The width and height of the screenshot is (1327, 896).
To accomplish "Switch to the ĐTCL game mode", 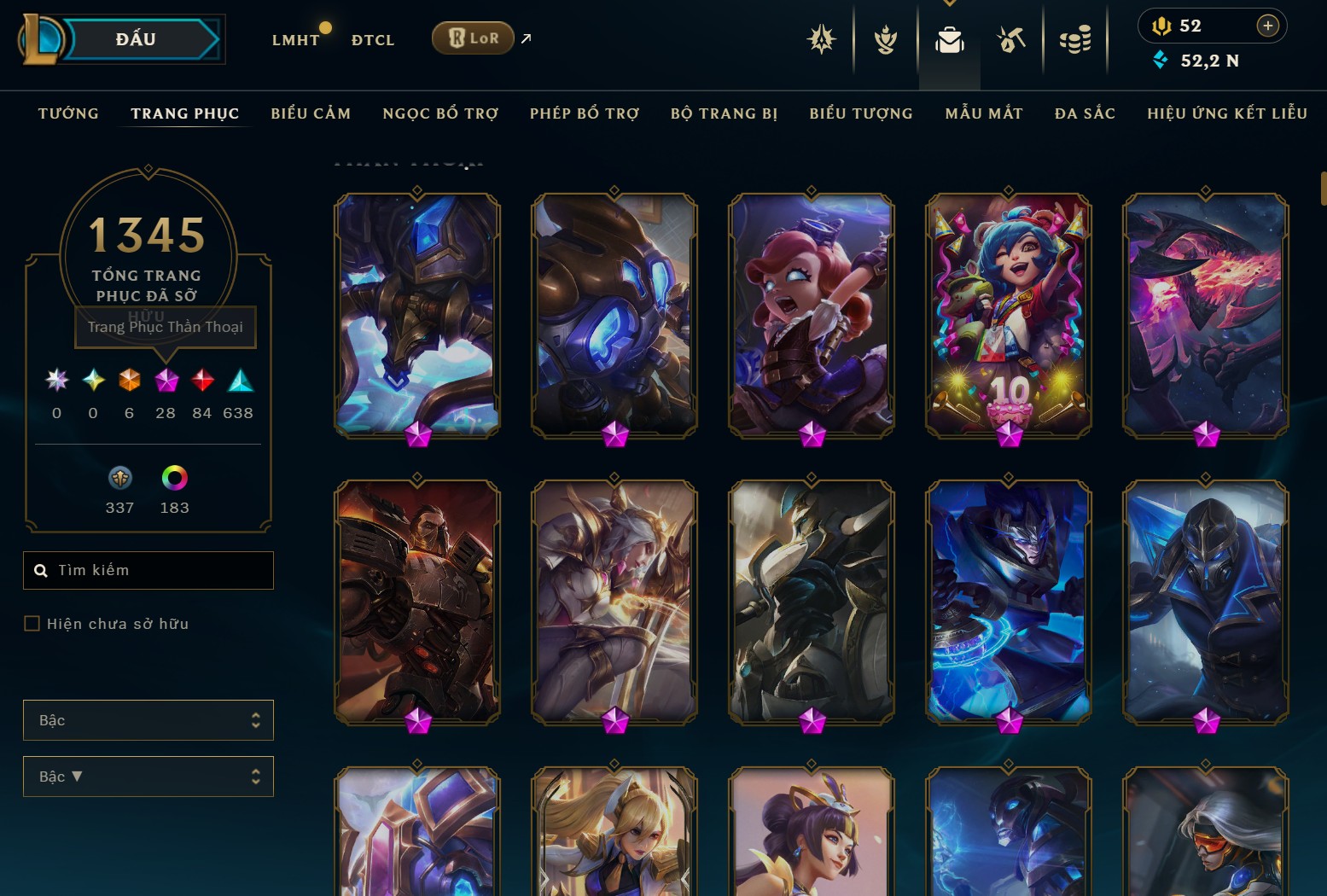I will point(373,40).
